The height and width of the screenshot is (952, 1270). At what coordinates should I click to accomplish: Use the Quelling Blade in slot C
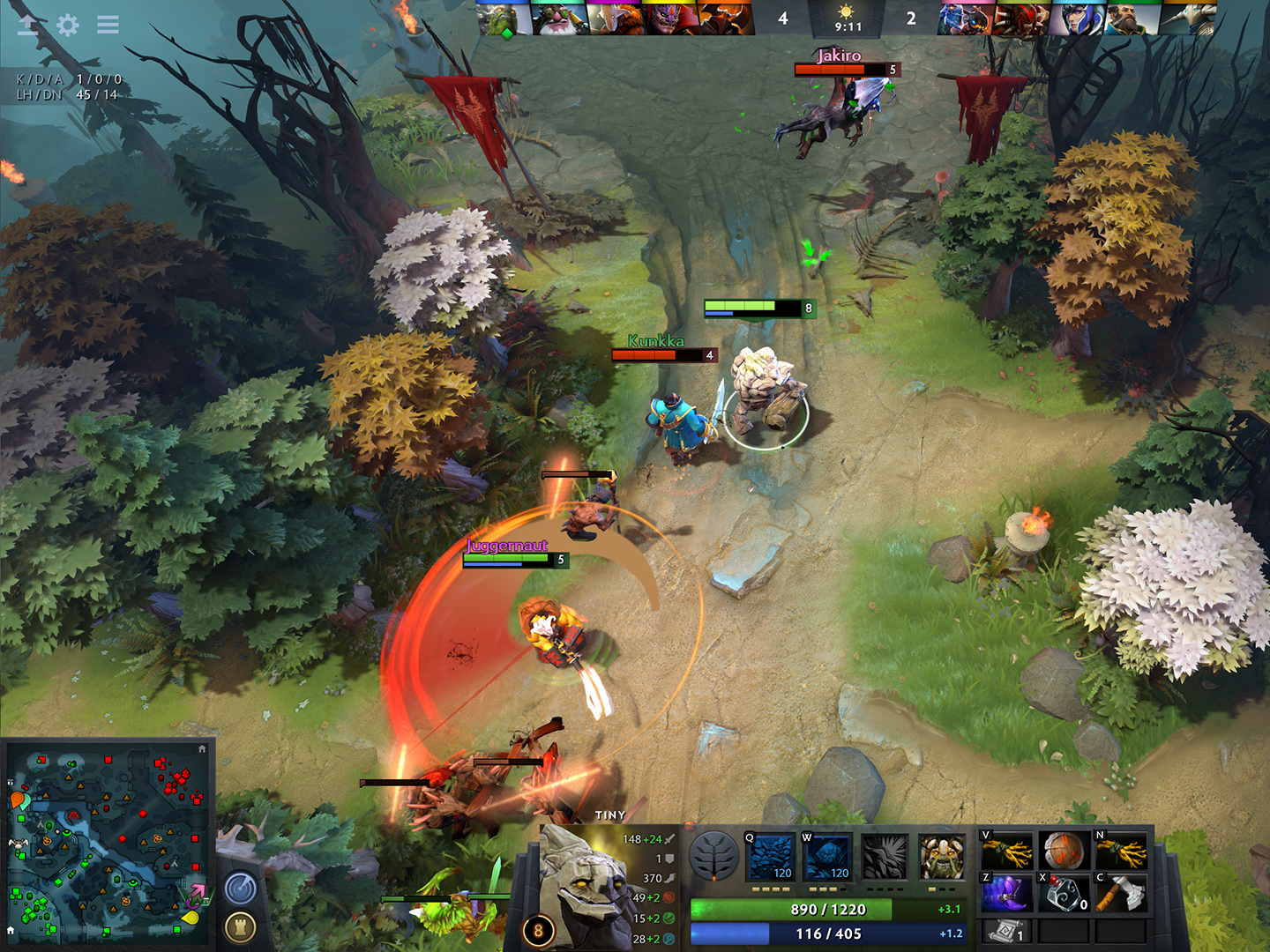pos(1120,890)
